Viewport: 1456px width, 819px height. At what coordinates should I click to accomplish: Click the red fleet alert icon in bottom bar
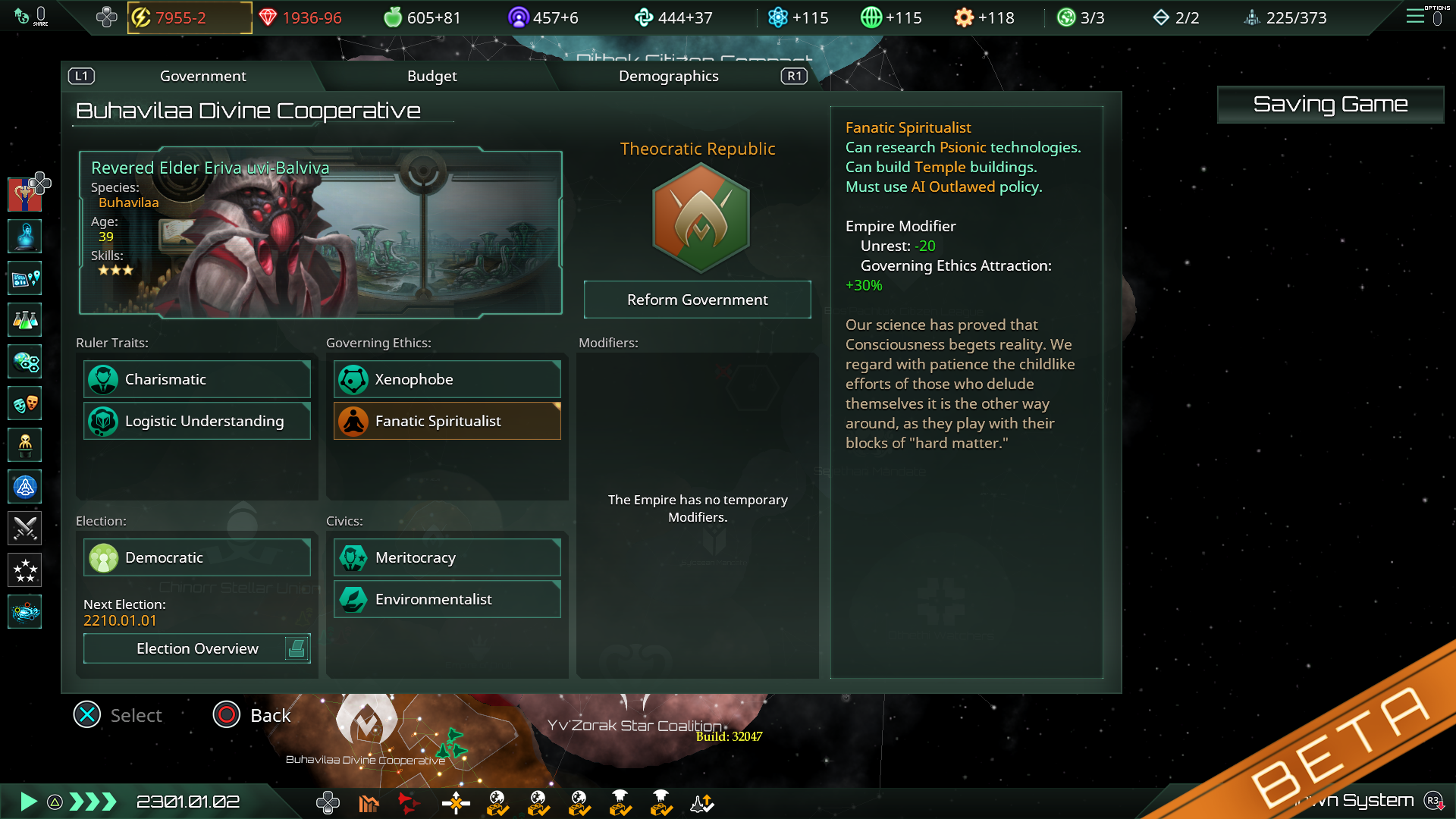pos(409,802)
